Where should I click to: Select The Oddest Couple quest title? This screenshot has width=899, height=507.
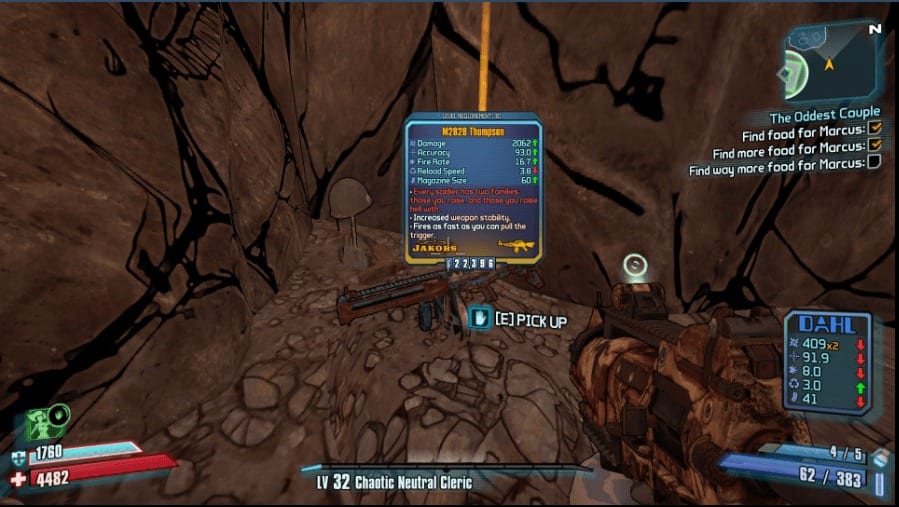point(825,113)
